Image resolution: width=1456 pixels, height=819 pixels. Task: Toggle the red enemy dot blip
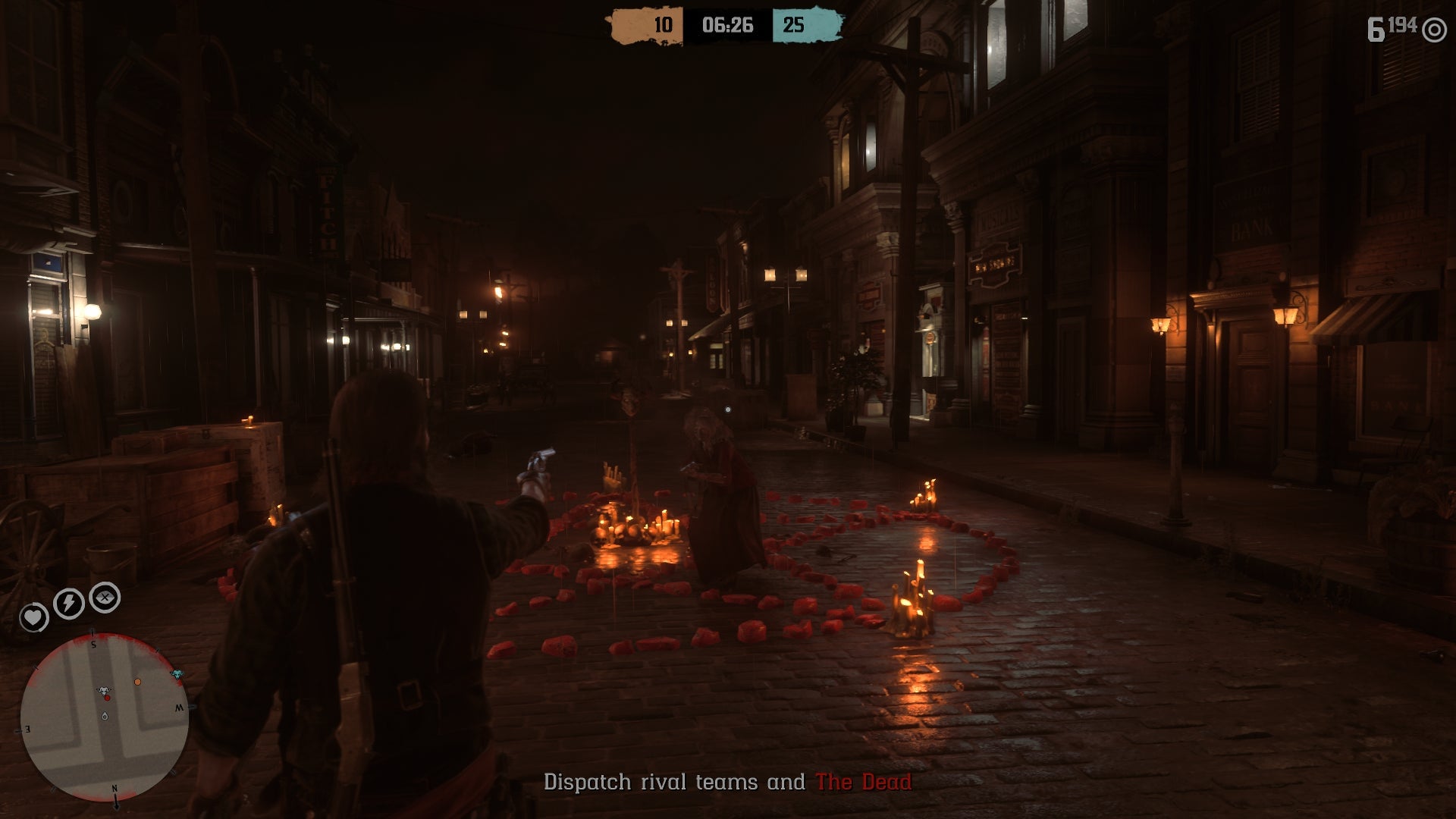pyautogui.click(x=108, y=698)
